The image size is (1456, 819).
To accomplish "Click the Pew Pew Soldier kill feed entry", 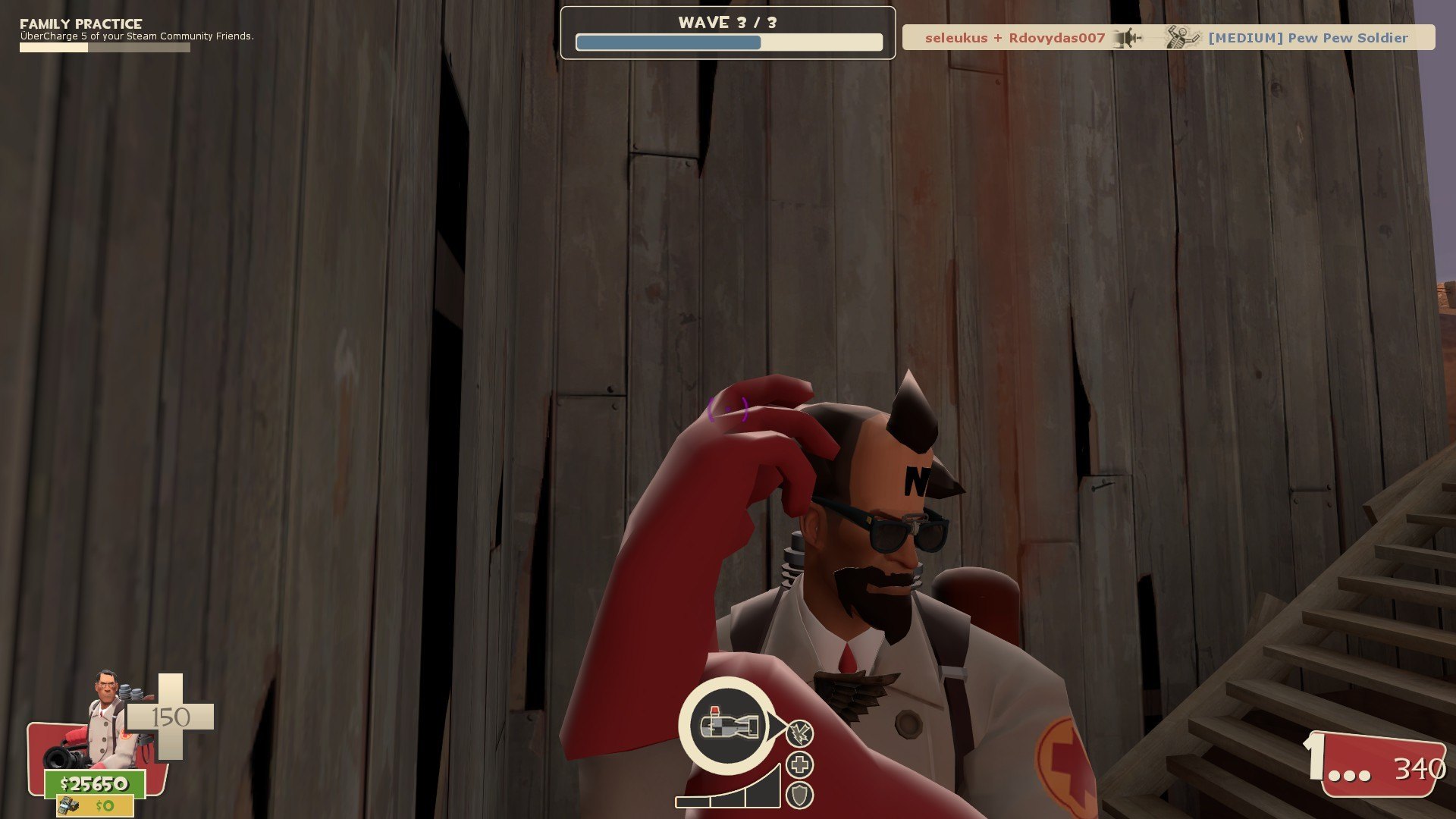I will click(x=1307, y=38).
